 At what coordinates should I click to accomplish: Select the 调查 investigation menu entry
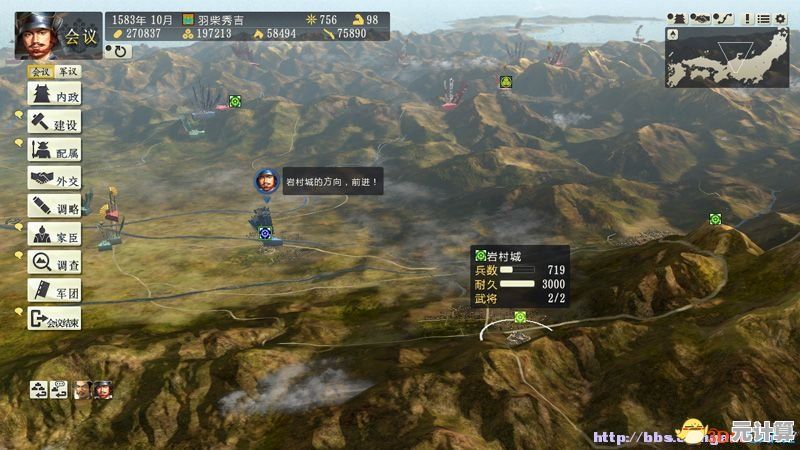coord(55,263)
